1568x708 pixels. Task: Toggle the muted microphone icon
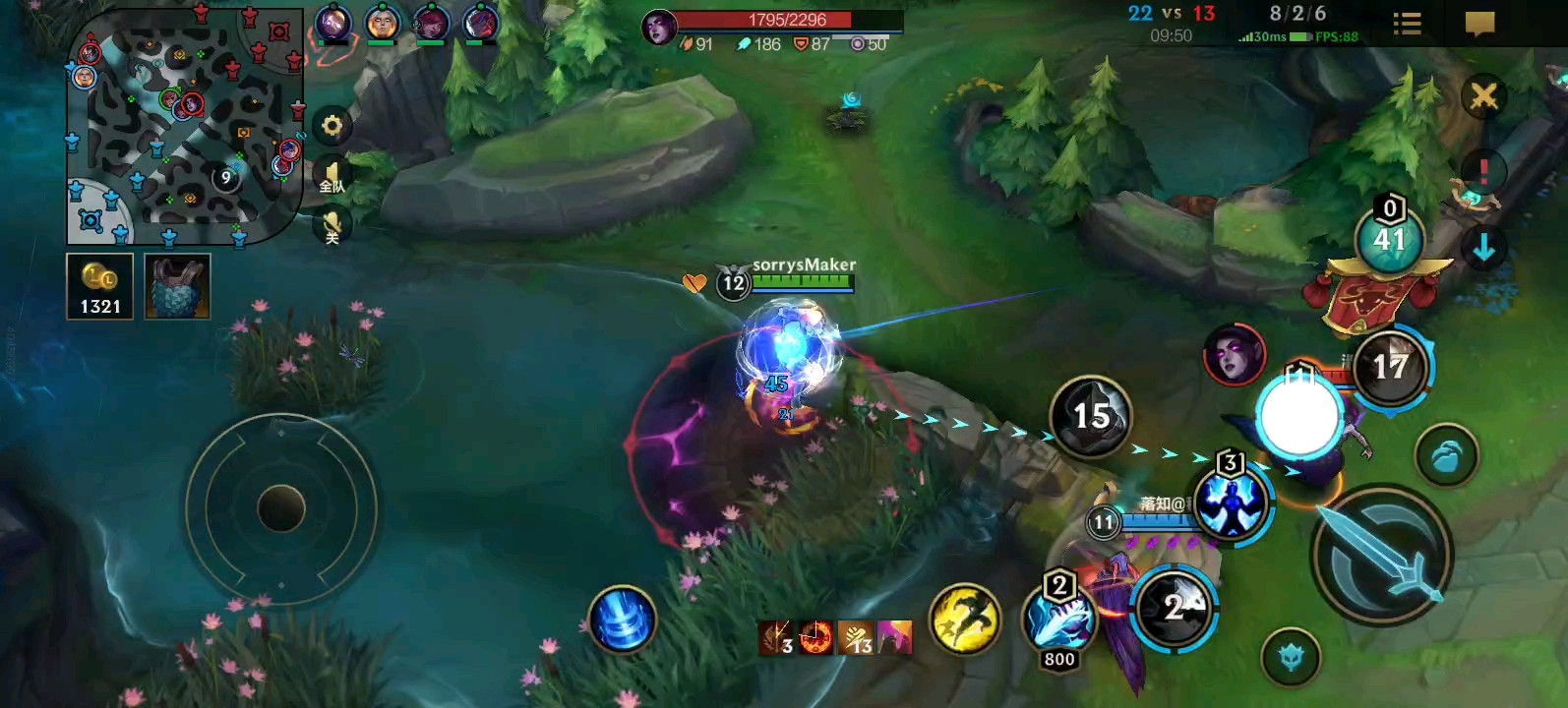332,227
